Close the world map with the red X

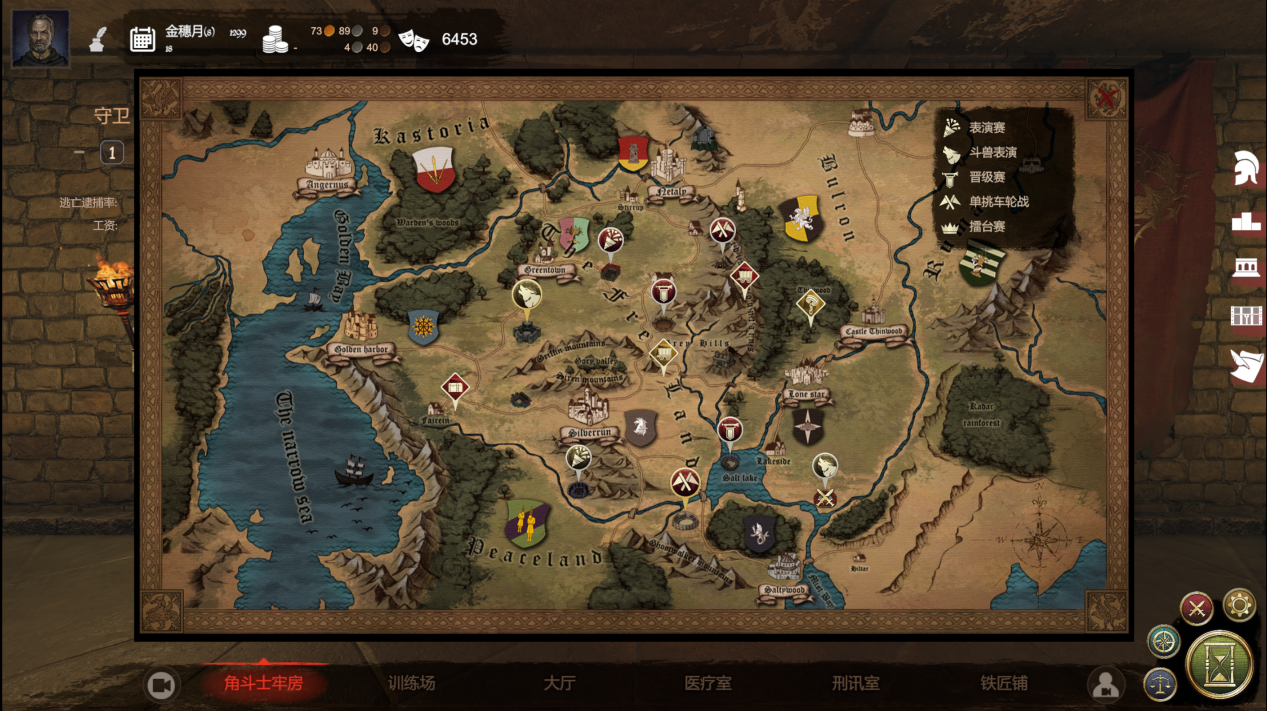coord(1106,98)
